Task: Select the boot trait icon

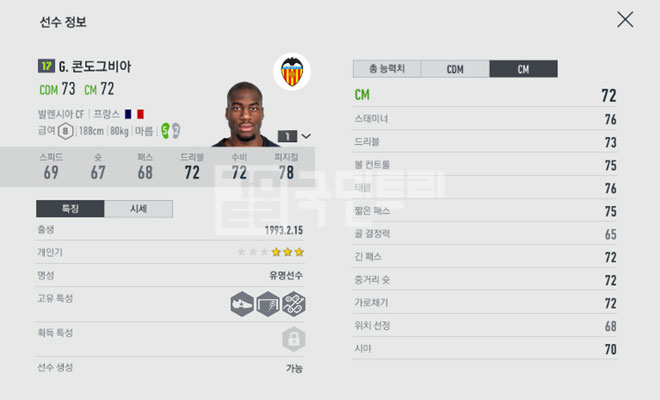Action: pos(242,305)
